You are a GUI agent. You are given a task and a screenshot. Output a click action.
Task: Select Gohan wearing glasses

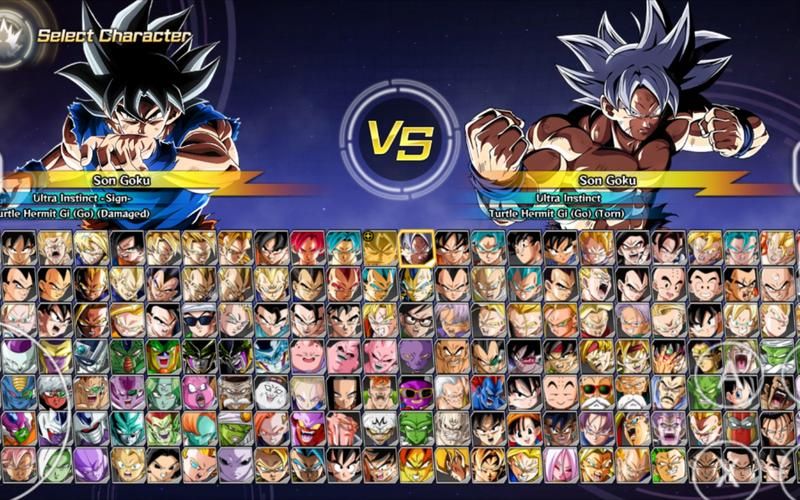pyautogui.click(x=417, y=320)
